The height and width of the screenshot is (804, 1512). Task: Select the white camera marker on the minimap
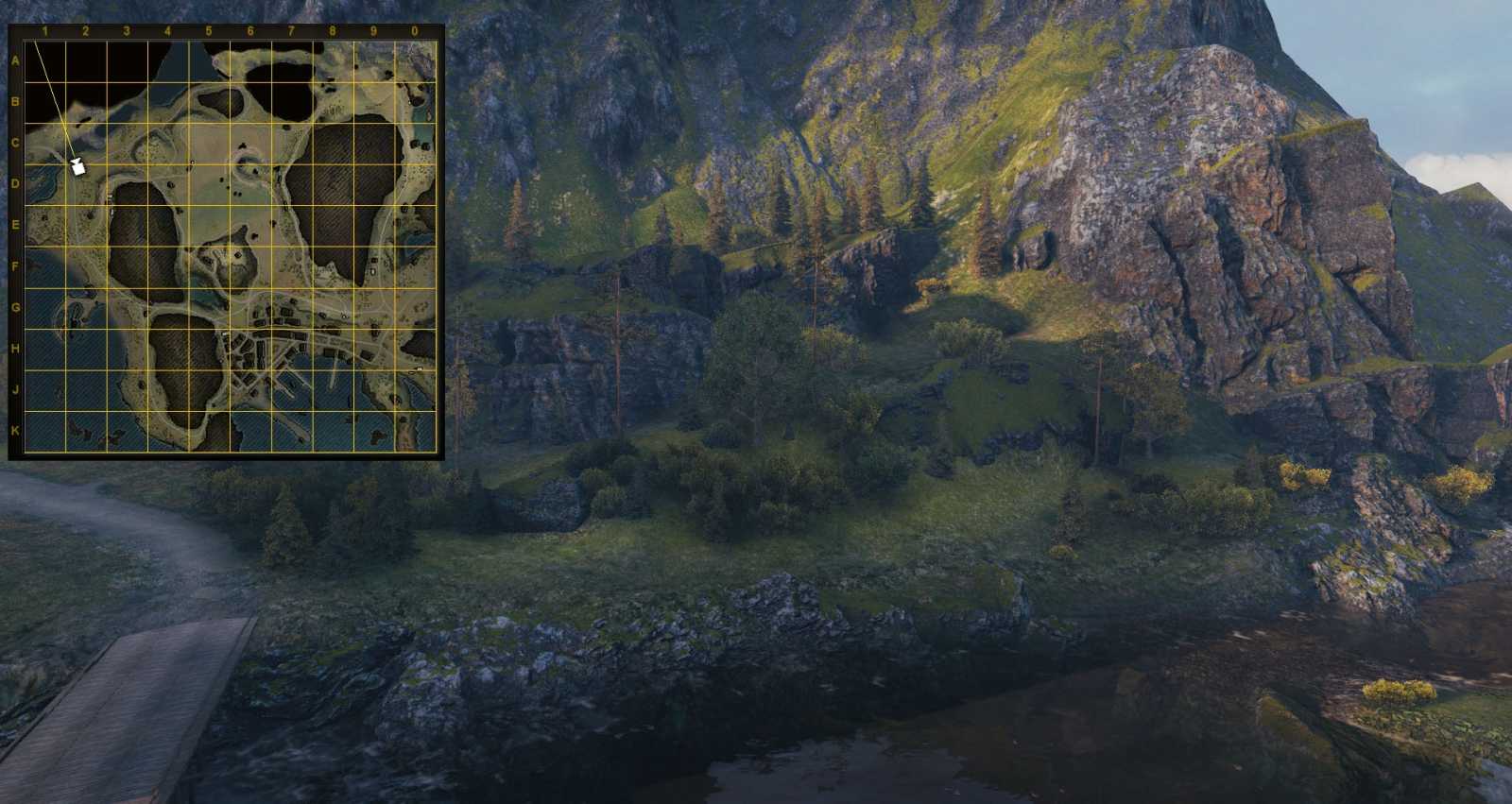pyautogui.click(x=78, y=167)
